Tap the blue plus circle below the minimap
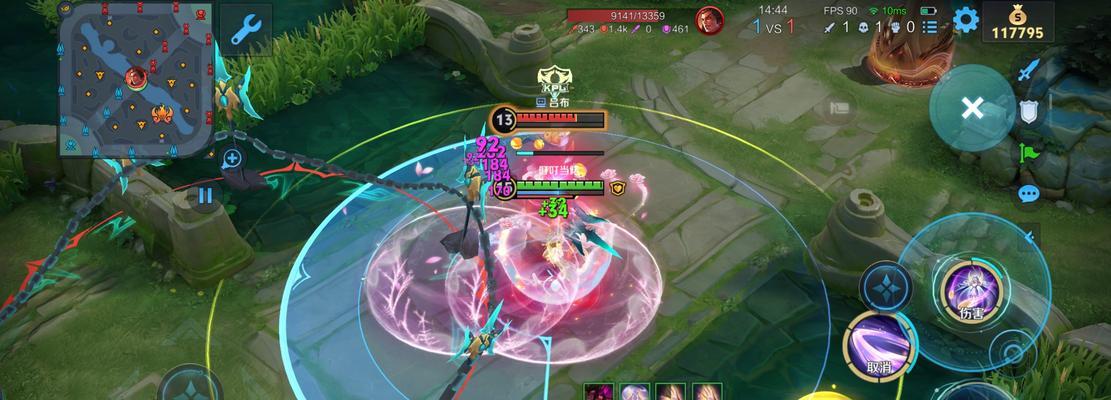The image size is (1111, 400). (x=232, y=158)
